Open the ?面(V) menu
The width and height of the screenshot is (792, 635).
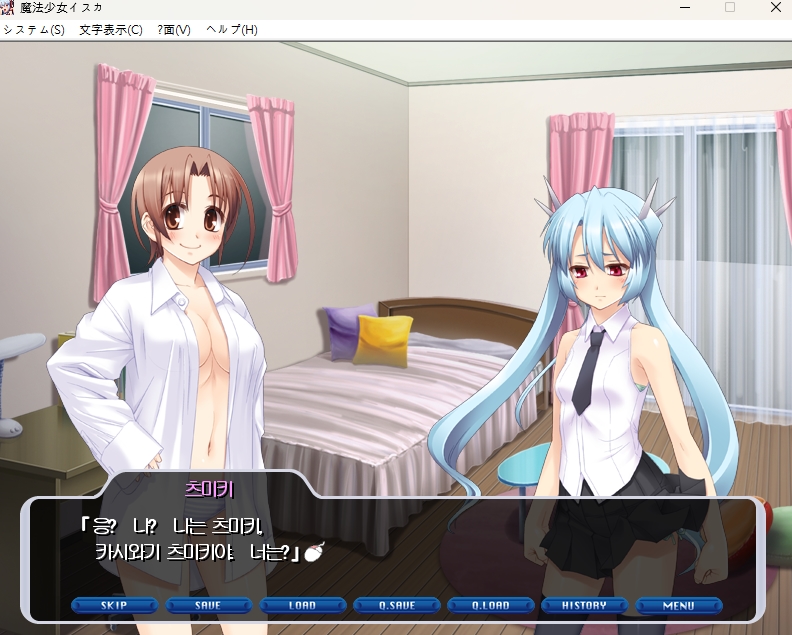[x=174, y=30]
